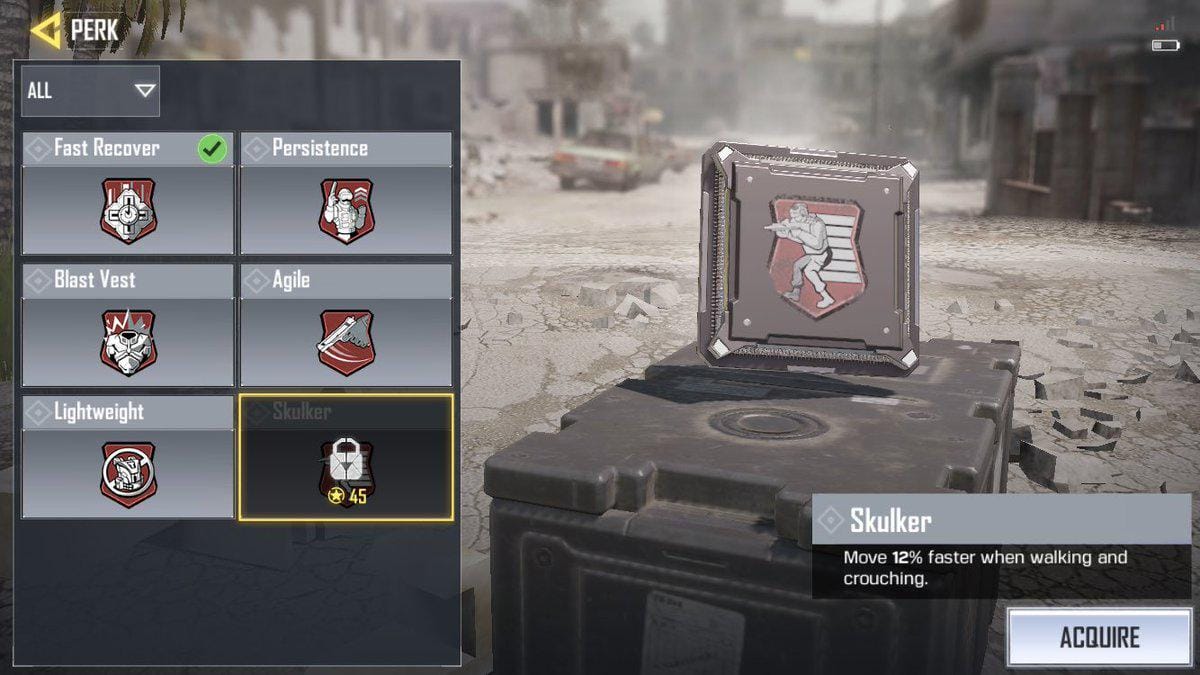The width and height of the screenshot is (1200, 675).
Task: Select the Fast Recover perk
Action: click(x=128, y=194)
